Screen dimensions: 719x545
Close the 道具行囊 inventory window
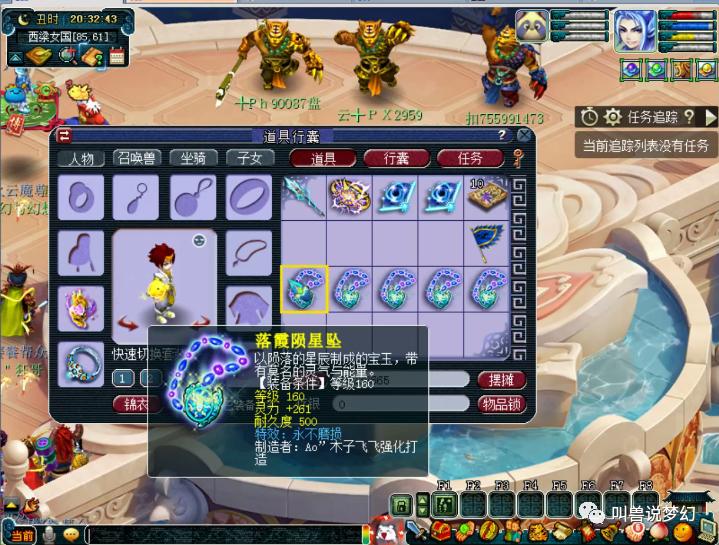click(x=523, y=135)
